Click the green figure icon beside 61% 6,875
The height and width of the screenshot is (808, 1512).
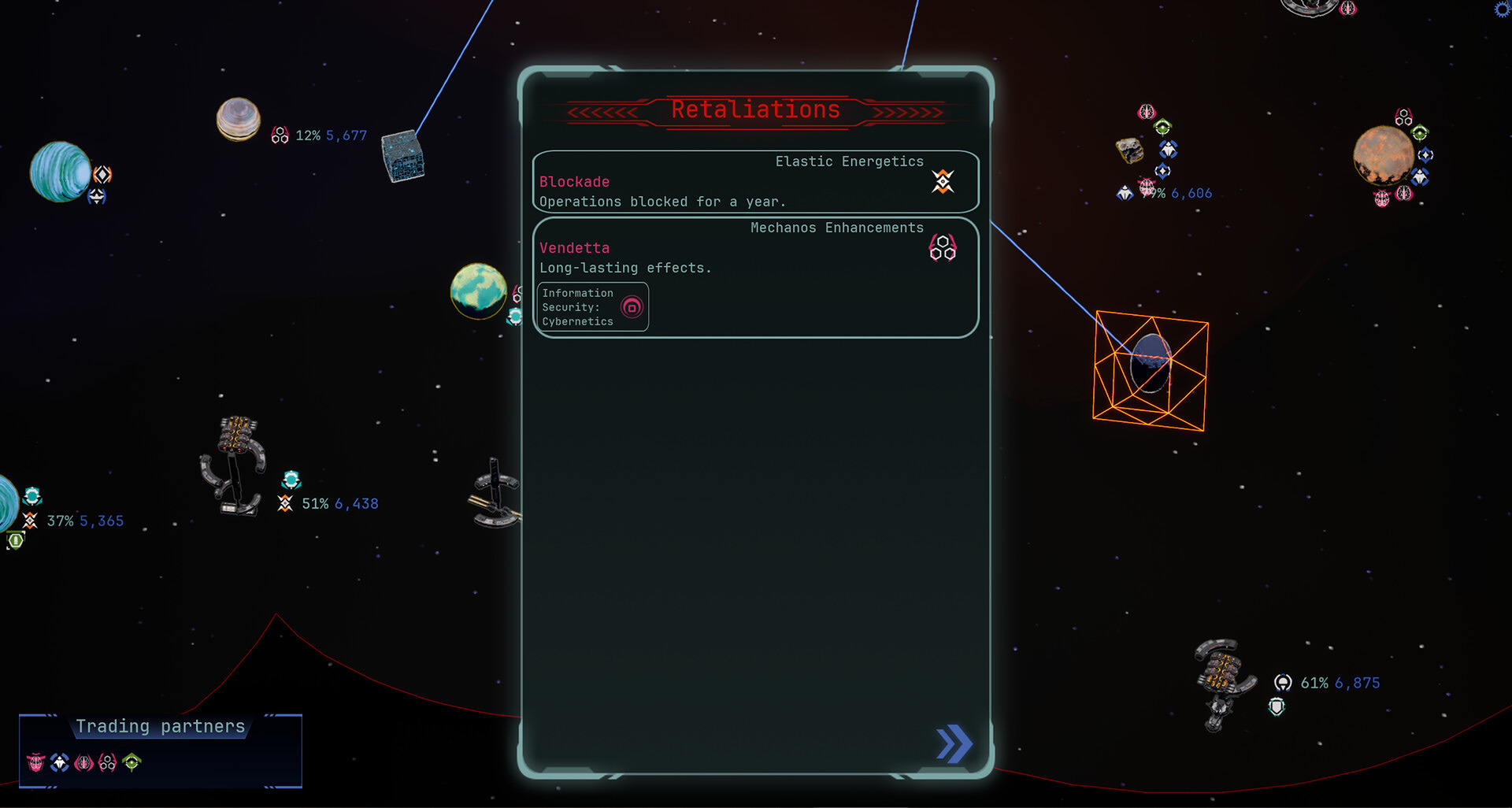pos(1285,683)
